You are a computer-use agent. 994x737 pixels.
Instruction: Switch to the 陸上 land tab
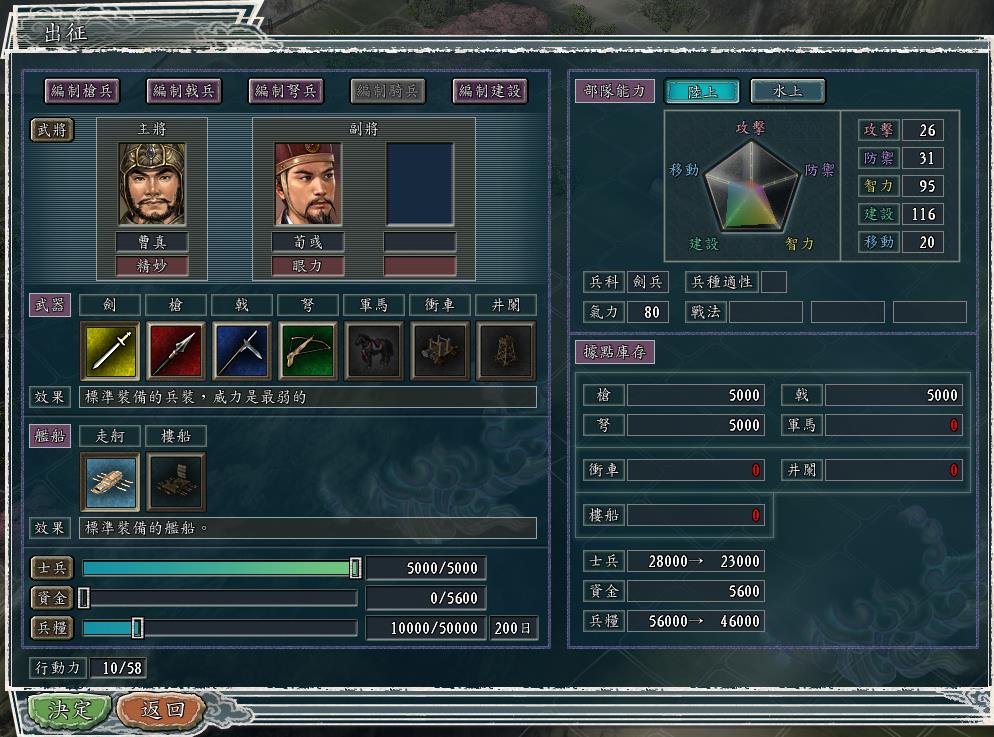click(x=701, y=91)
